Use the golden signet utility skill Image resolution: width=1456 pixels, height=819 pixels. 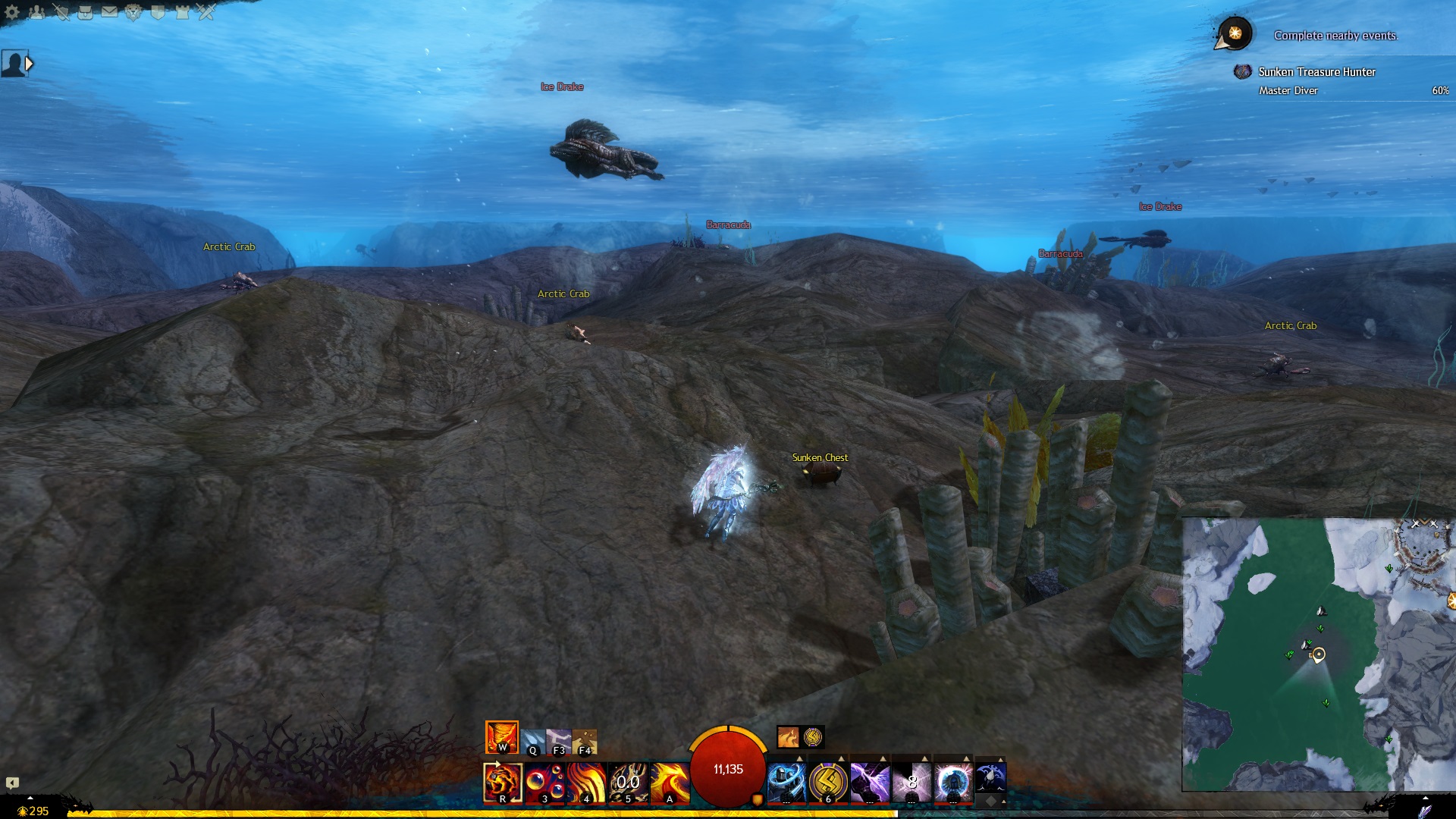click(x=828, y=783)
